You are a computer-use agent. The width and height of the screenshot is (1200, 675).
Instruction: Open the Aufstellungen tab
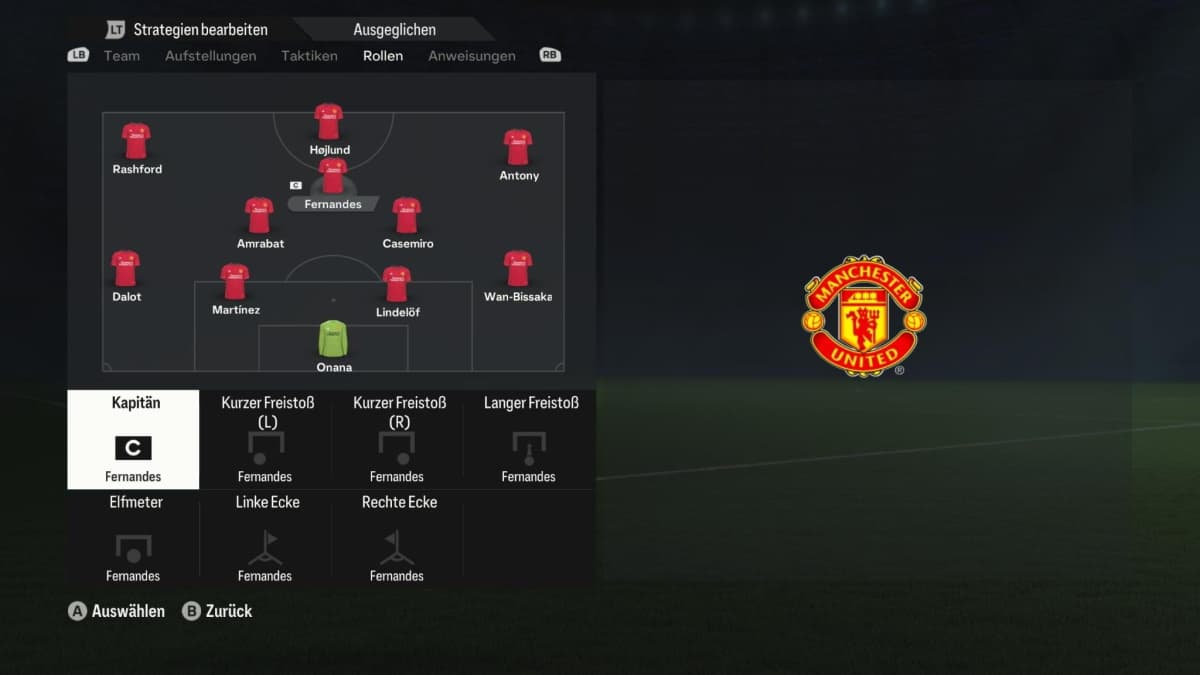click(x=210, y=56)
